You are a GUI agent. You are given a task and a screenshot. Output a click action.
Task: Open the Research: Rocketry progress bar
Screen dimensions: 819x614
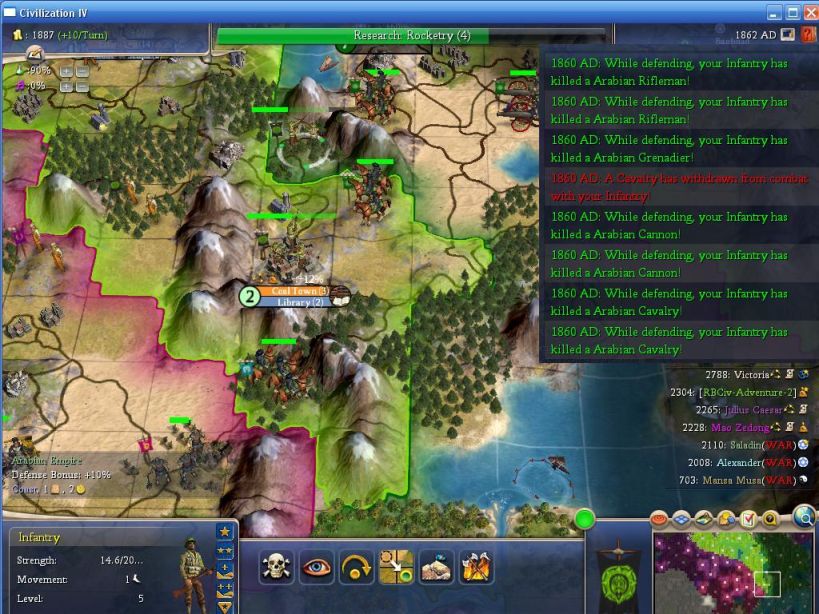[x=411, y=36]
